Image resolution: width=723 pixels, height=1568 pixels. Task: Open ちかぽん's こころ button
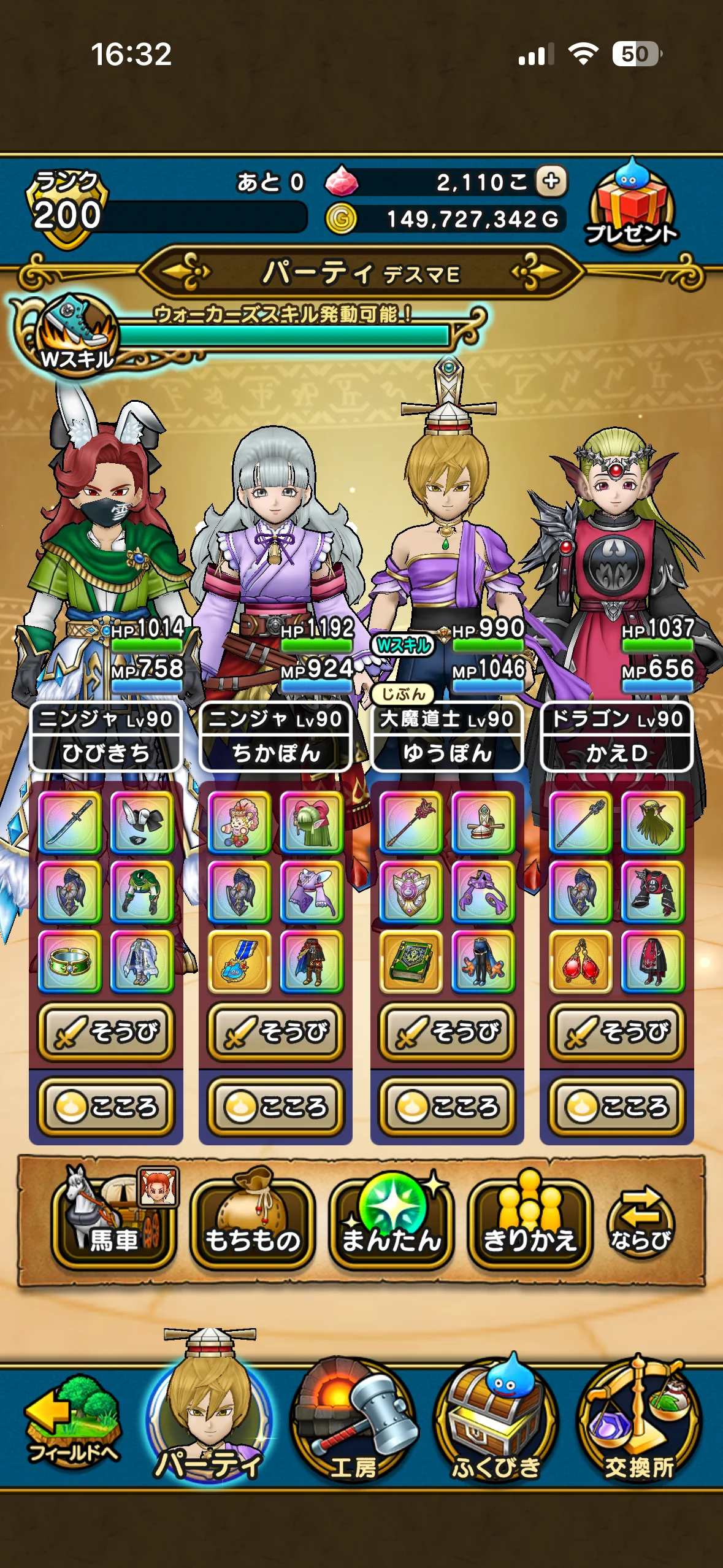pyautogui.click(x=276, y=1107)
